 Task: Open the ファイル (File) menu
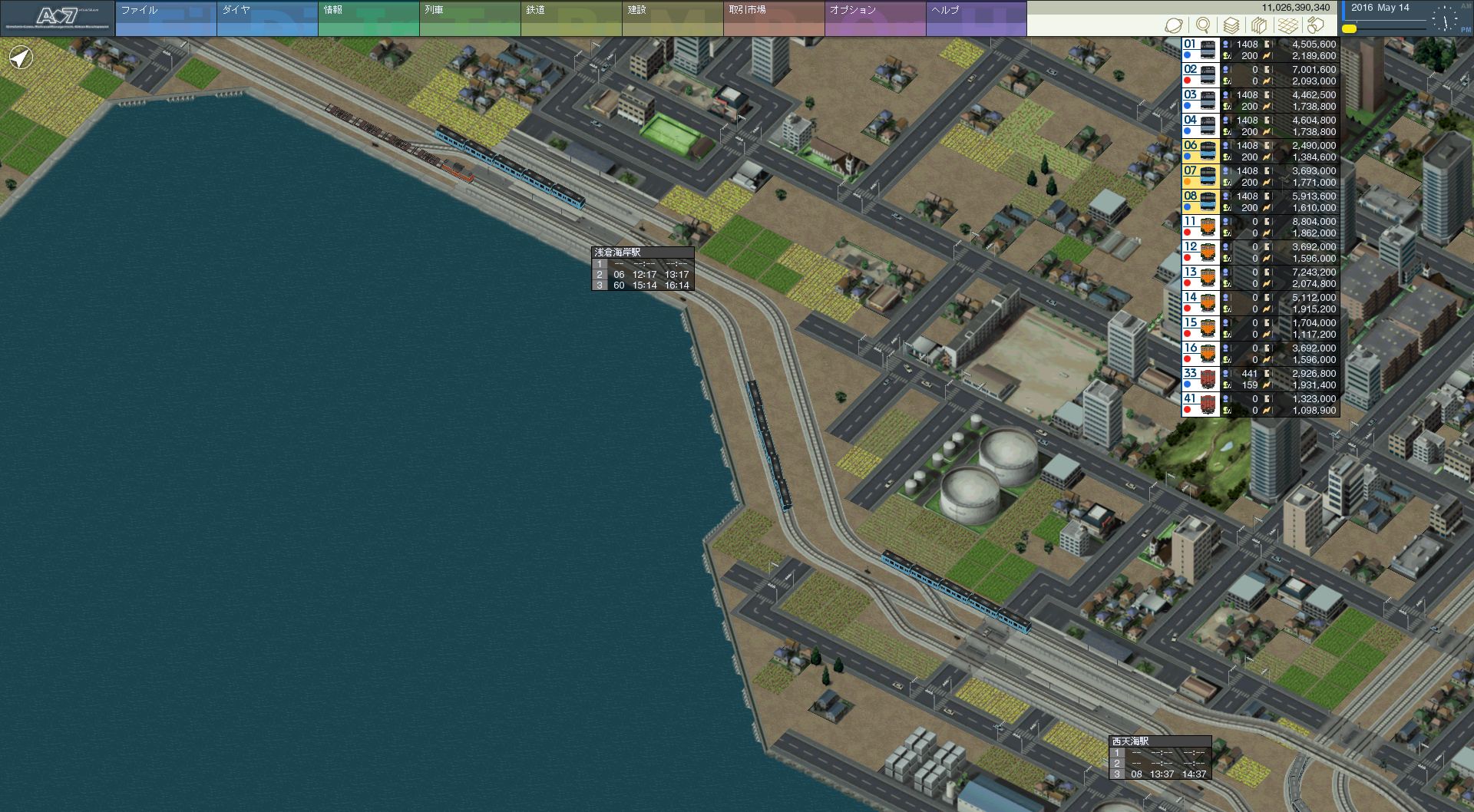[166, 18]
